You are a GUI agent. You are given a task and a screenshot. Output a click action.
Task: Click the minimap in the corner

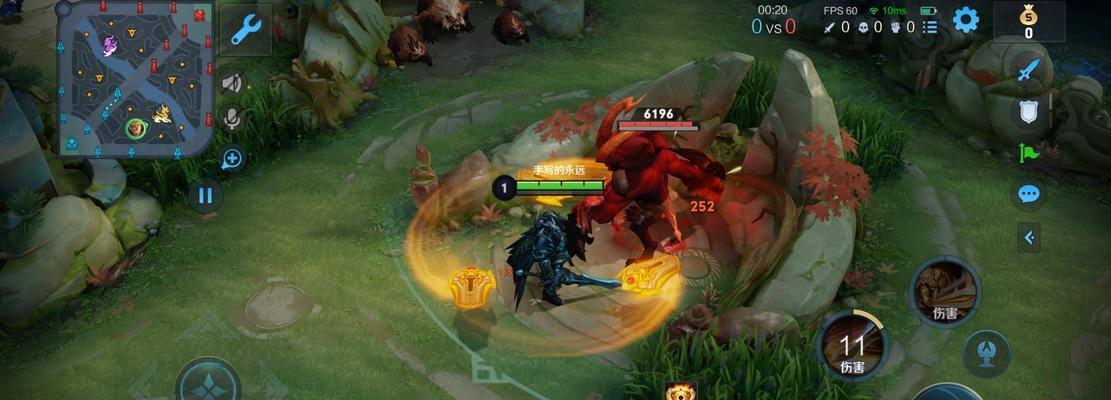(135, 79)
